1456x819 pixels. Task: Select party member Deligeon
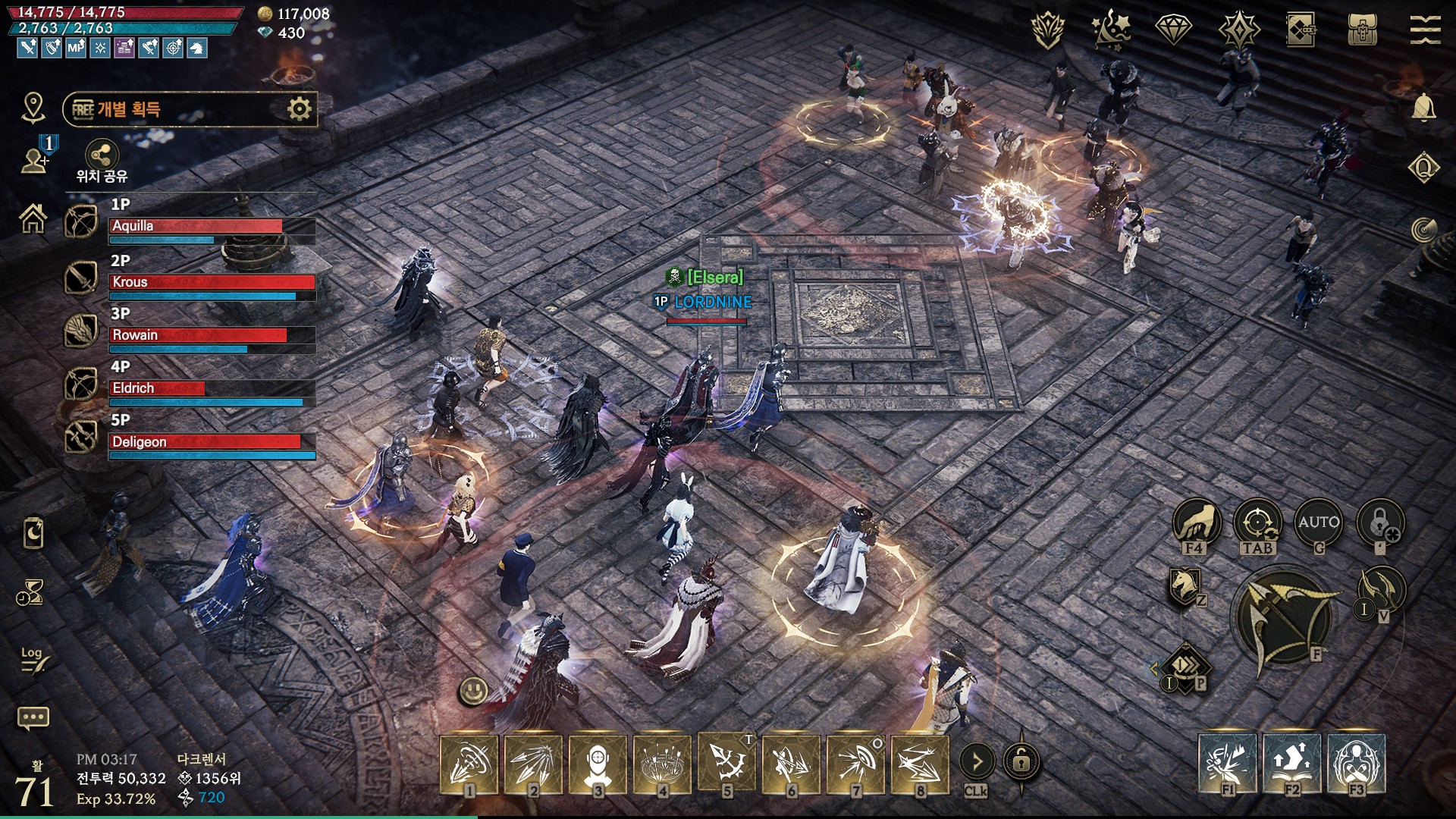[212, 441]
